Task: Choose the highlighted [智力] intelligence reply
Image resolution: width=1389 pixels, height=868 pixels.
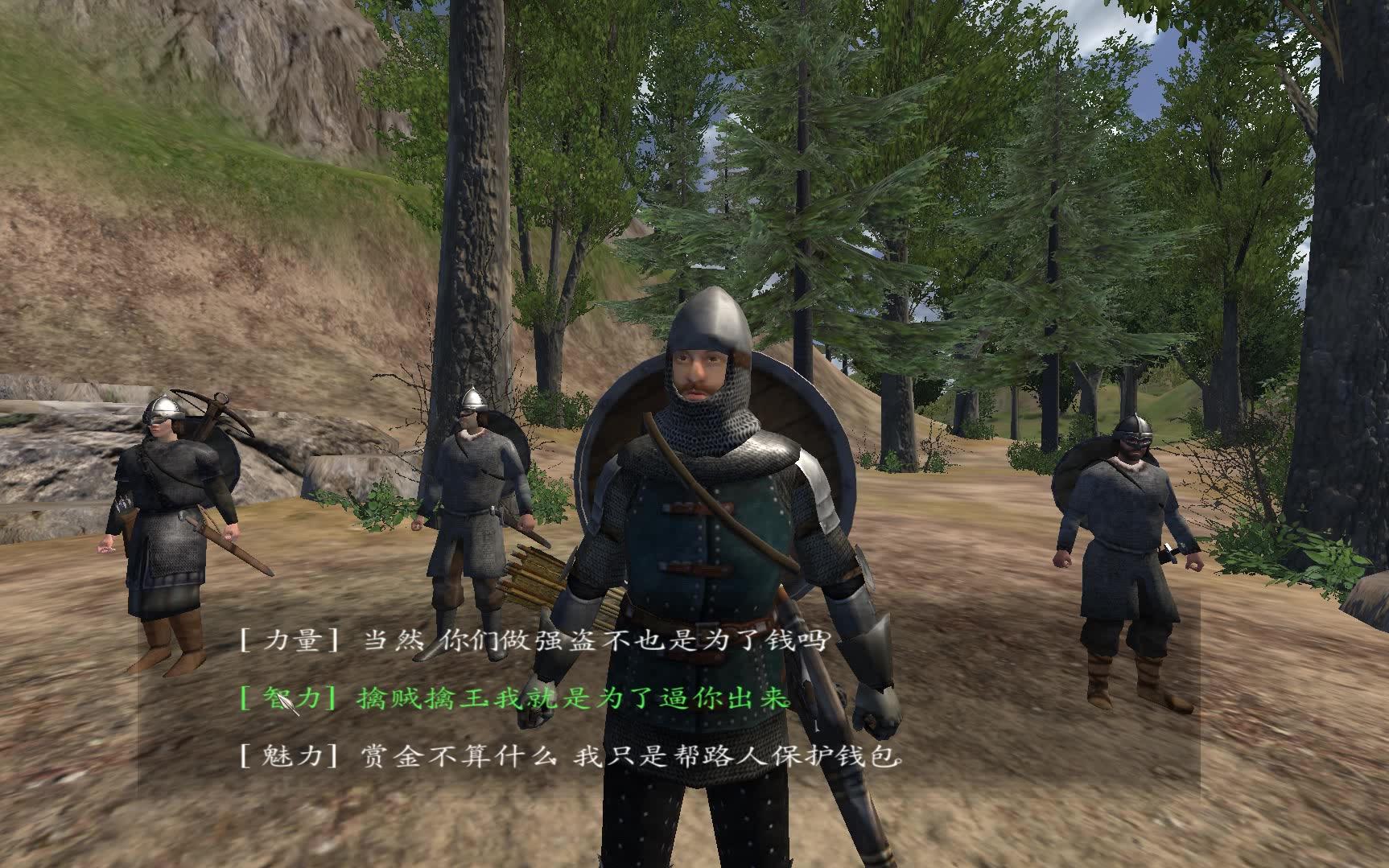Action: pyautogui.click(x=515, y=698)
